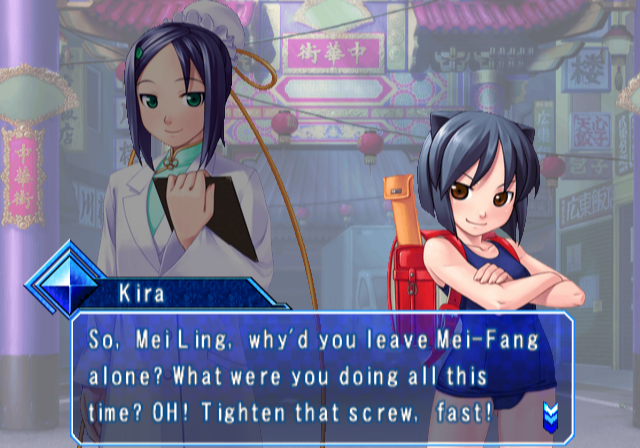The image size is (640, 448).
Task: Advance dialogue with the blue arrow indicator
Action: pos(551,413)
